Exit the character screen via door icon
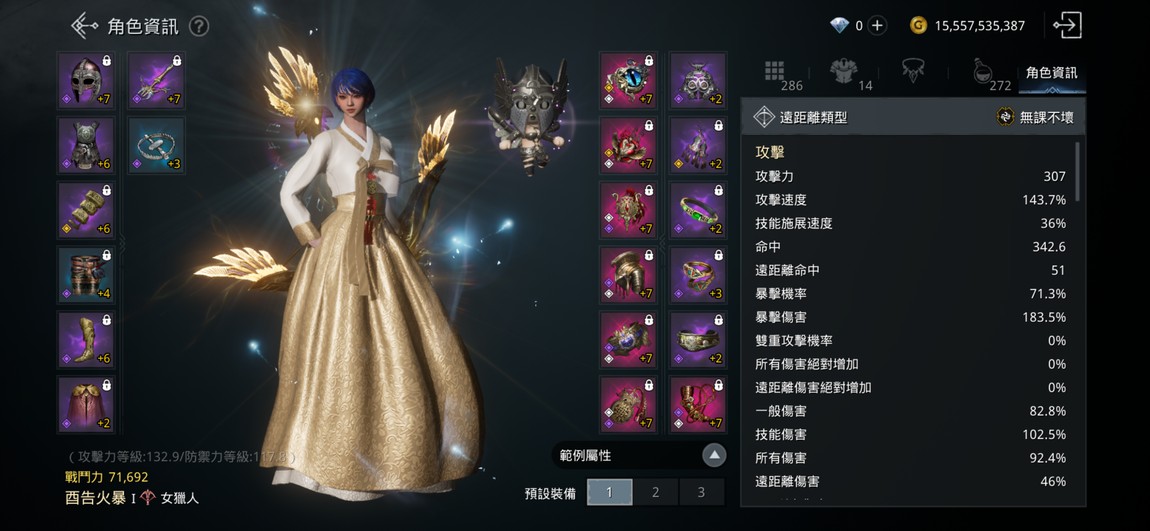The height and width of the screenshot is (531, 1150). tap(1067, 26)
